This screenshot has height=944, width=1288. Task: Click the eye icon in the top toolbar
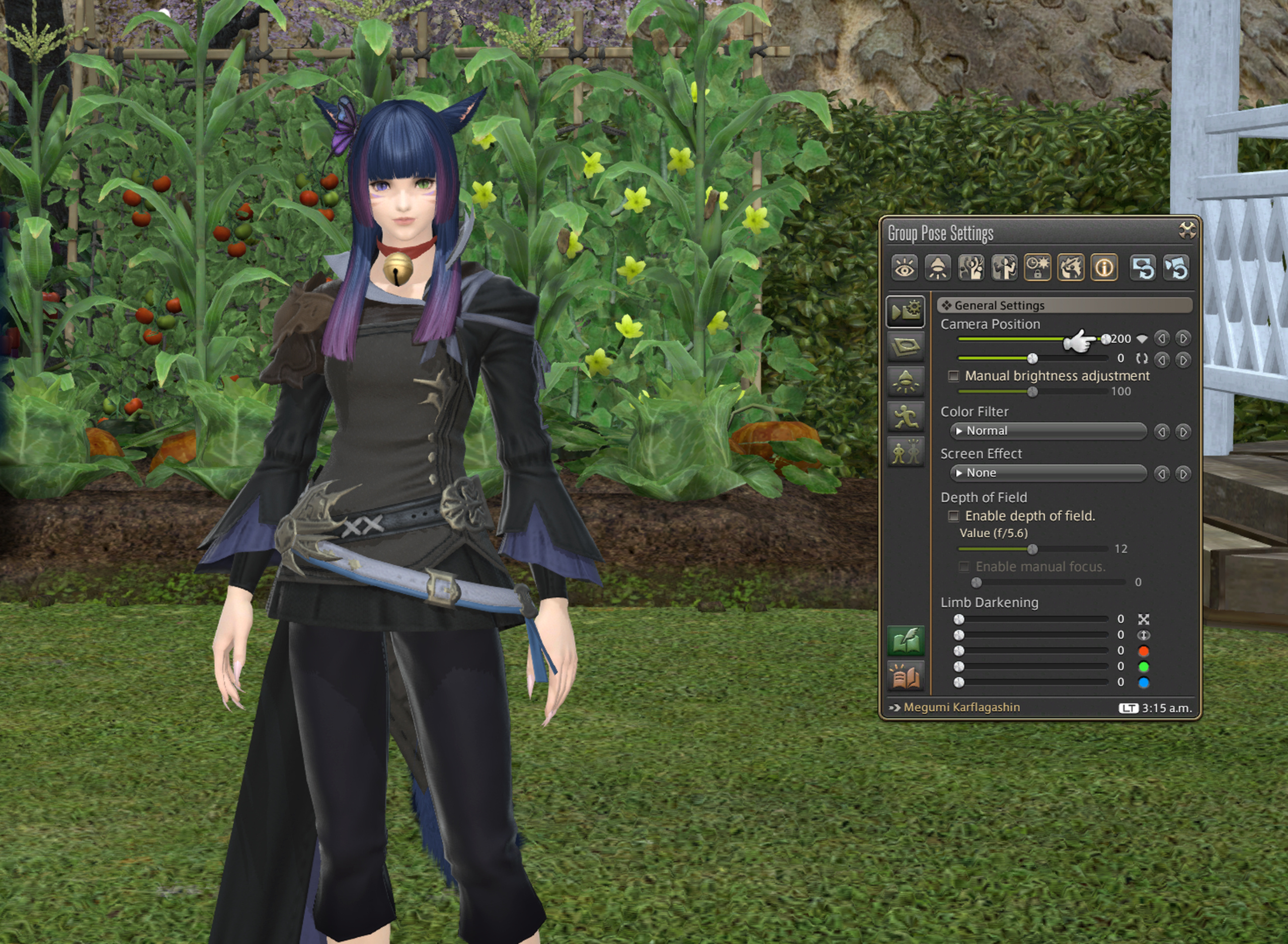click(904, 268)
